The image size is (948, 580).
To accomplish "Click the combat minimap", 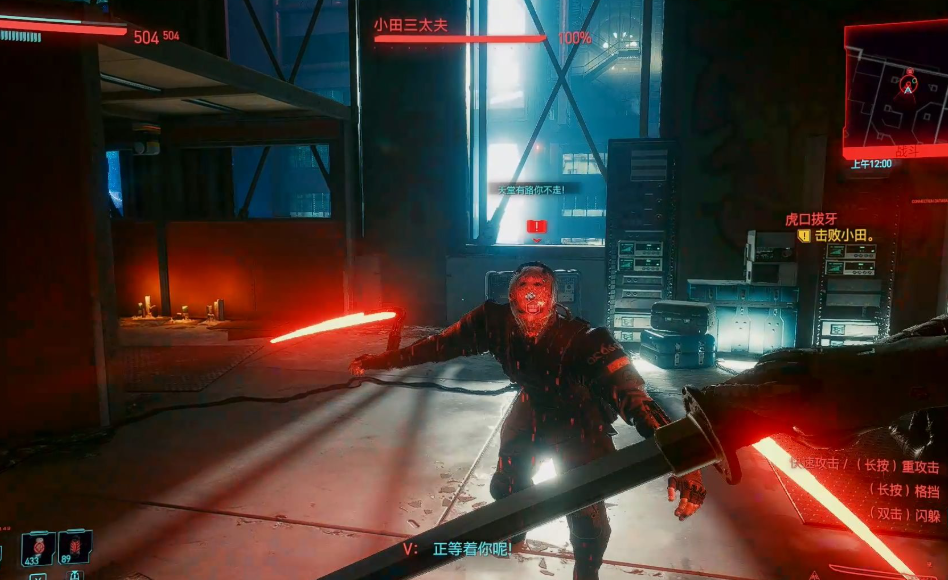I will tap(895, 88).
